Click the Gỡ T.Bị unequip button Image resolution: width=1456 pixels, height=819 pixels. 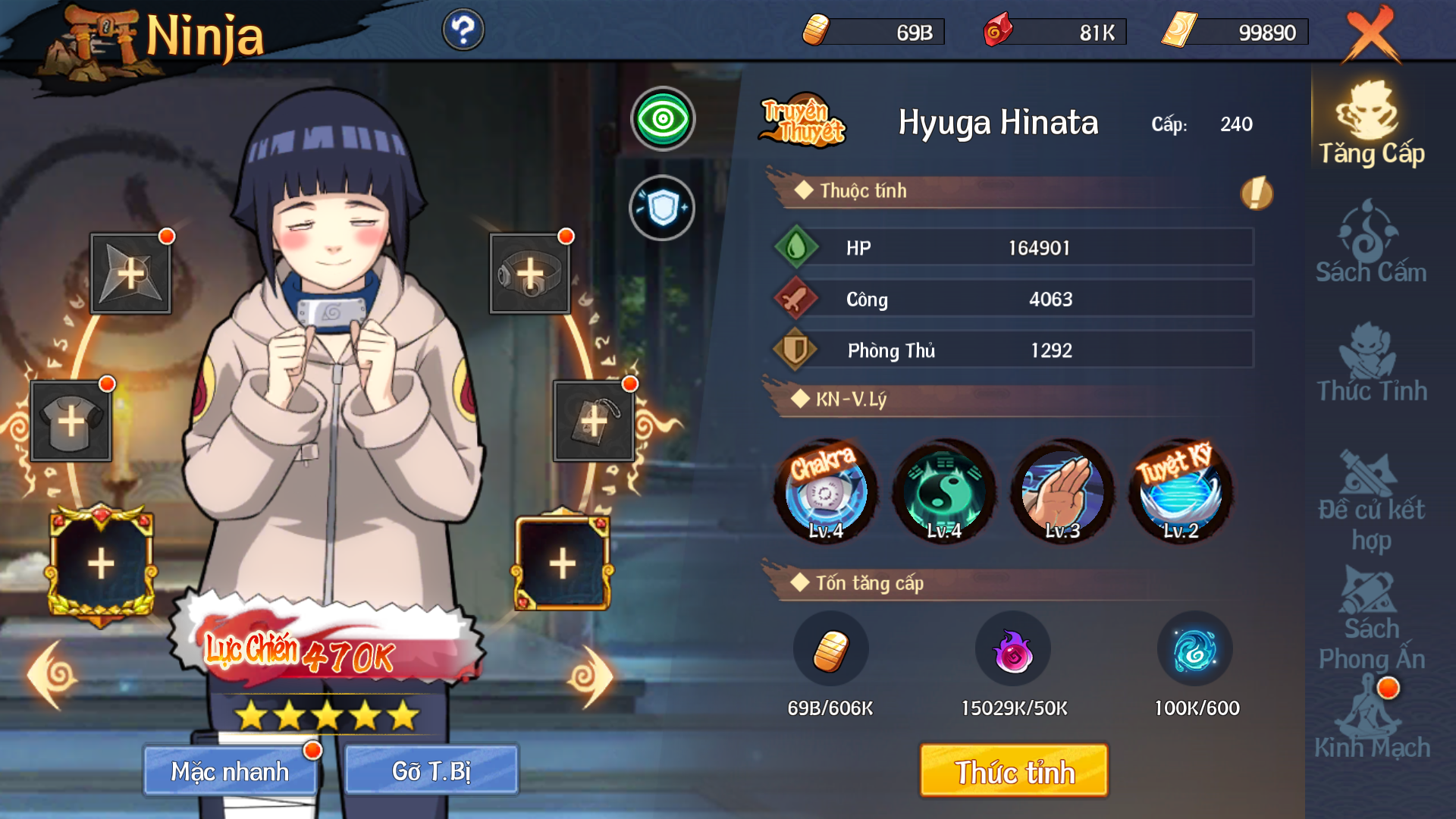[x=431, y=771]
